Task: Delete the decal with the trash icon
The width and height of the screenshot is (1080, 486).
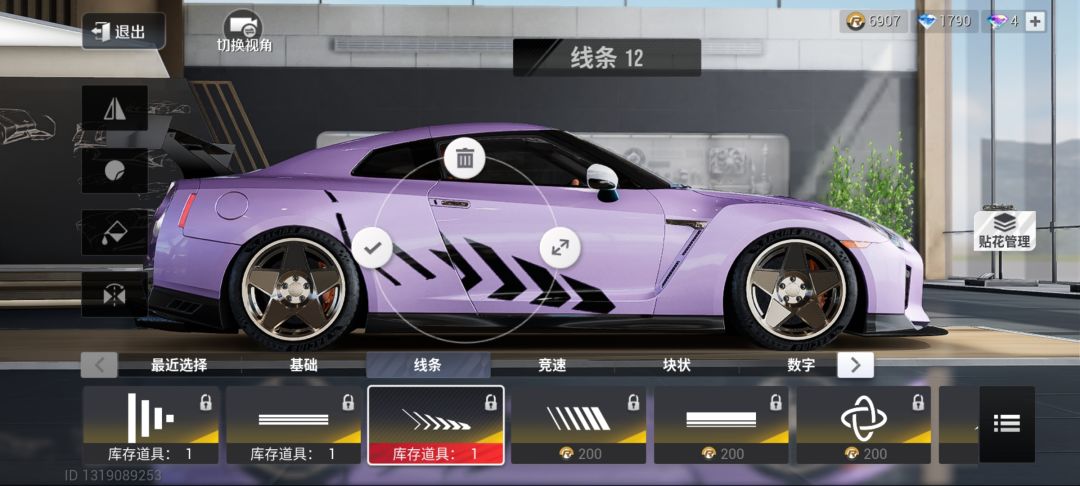Action: point(465,158)
